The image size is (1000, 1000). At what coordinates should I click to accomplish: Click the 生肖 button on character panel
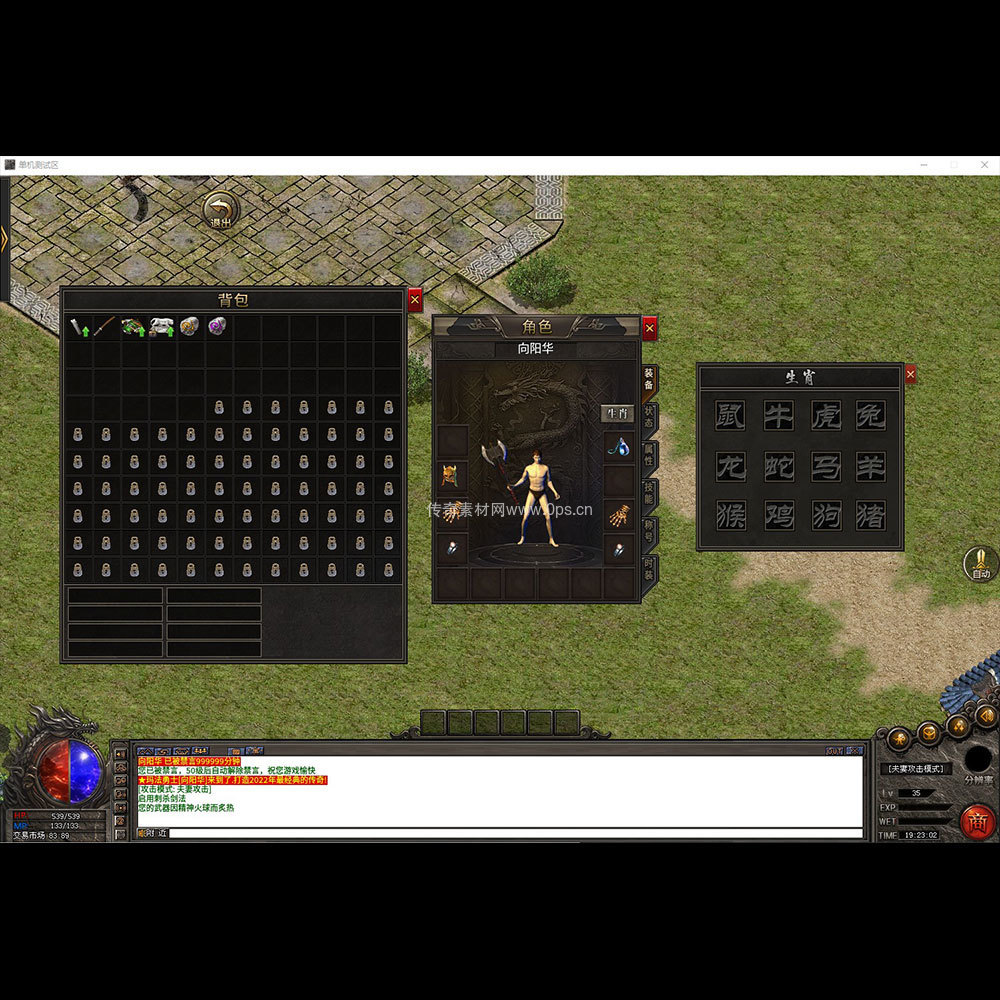617,413
